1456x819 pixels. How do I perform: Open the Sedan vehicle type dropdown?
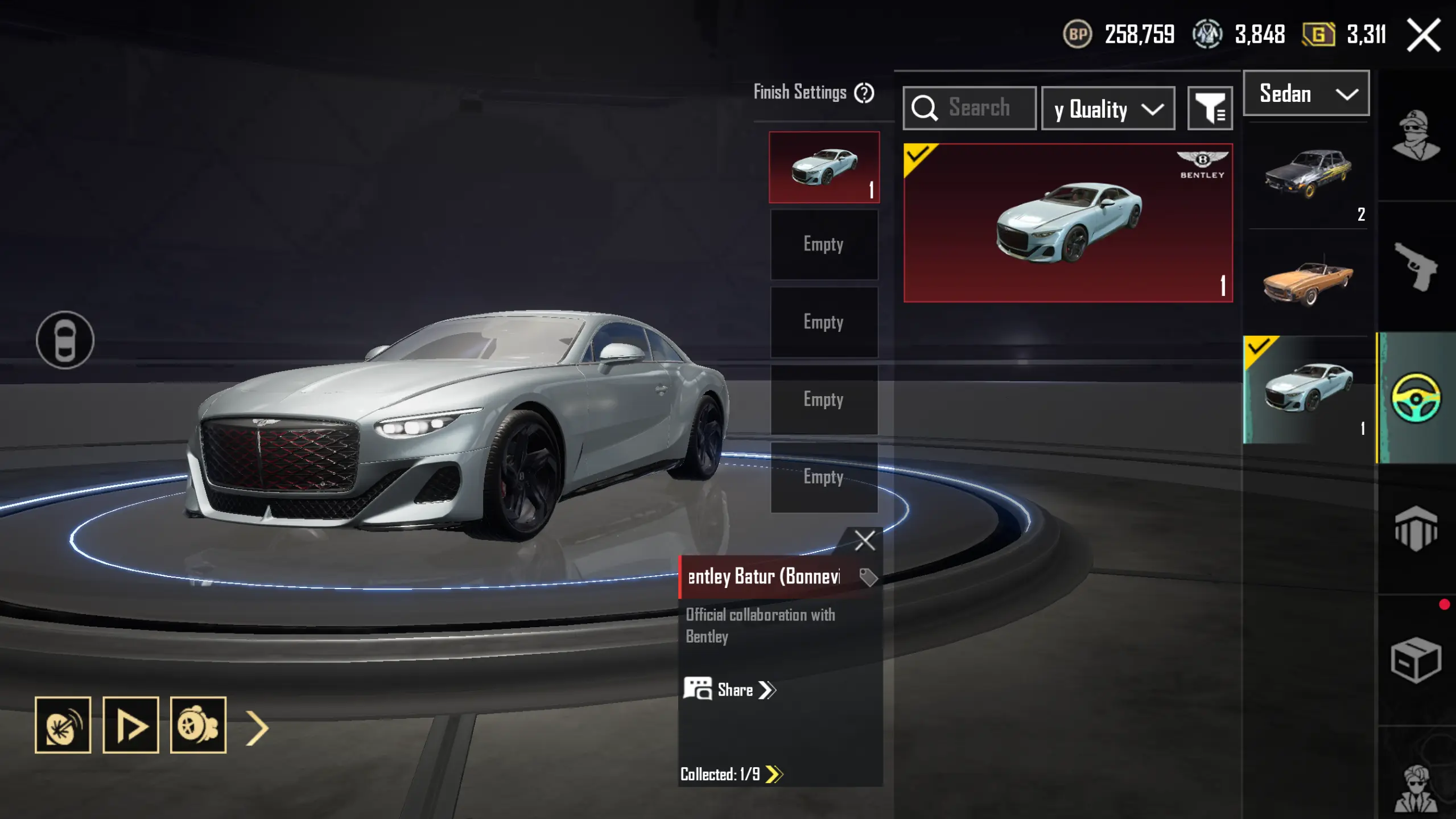1306,93
